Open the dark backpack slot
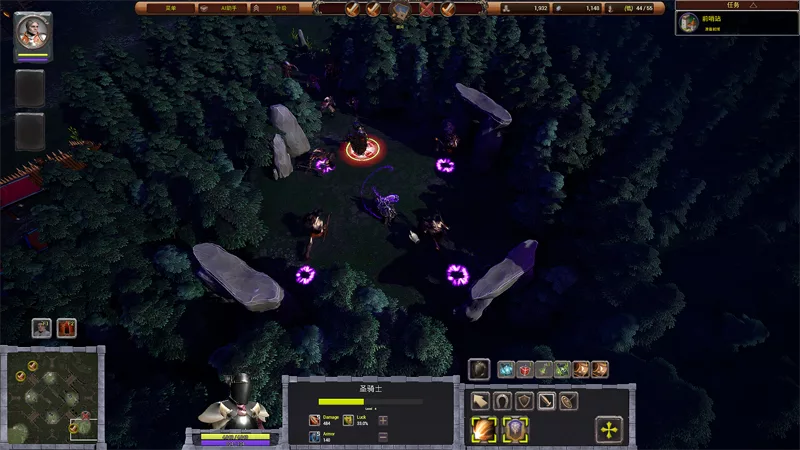This screenshot has width=800, height=450. point(480,370)
